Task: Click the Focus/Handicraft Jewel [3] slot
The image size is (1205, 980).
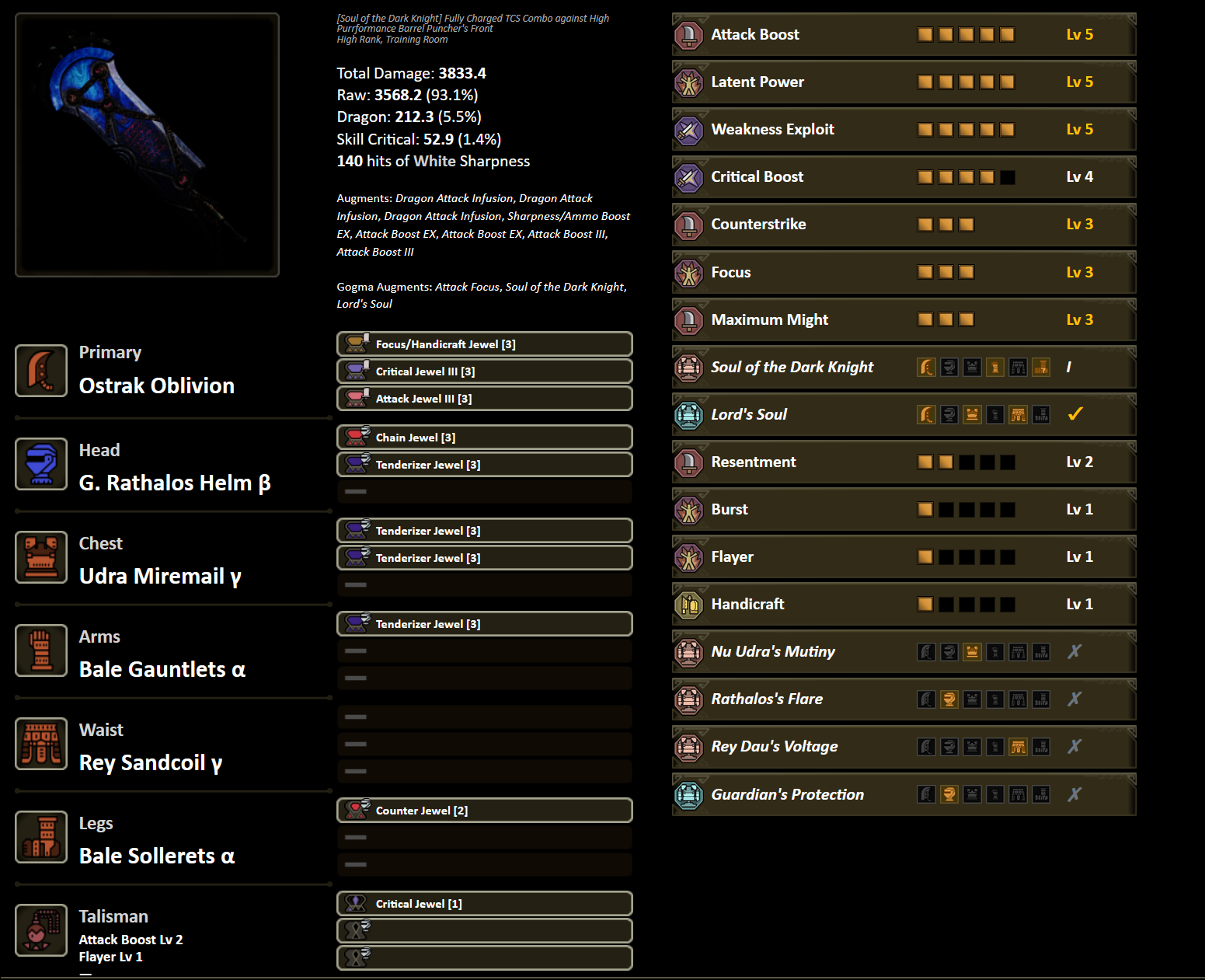Action: click(484, 344)
